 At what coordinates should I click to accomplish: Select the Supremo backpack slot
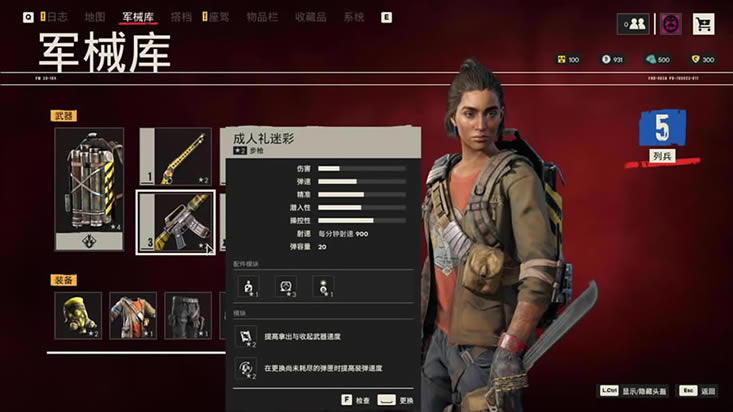pyautogui.click(x=89, y=188)
